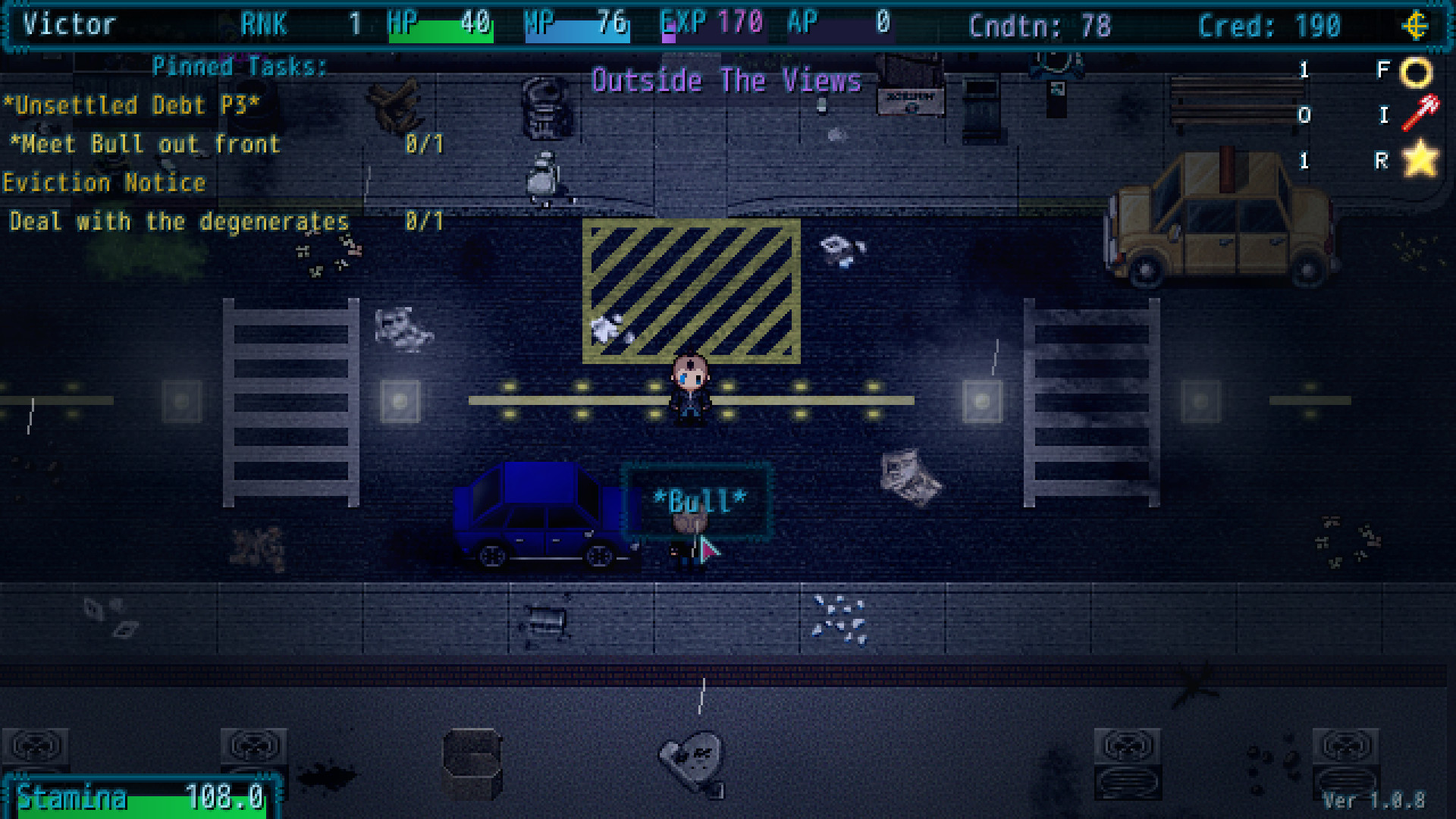Click the Ver 1.0.8 version text

click(x=1374, y=801)
